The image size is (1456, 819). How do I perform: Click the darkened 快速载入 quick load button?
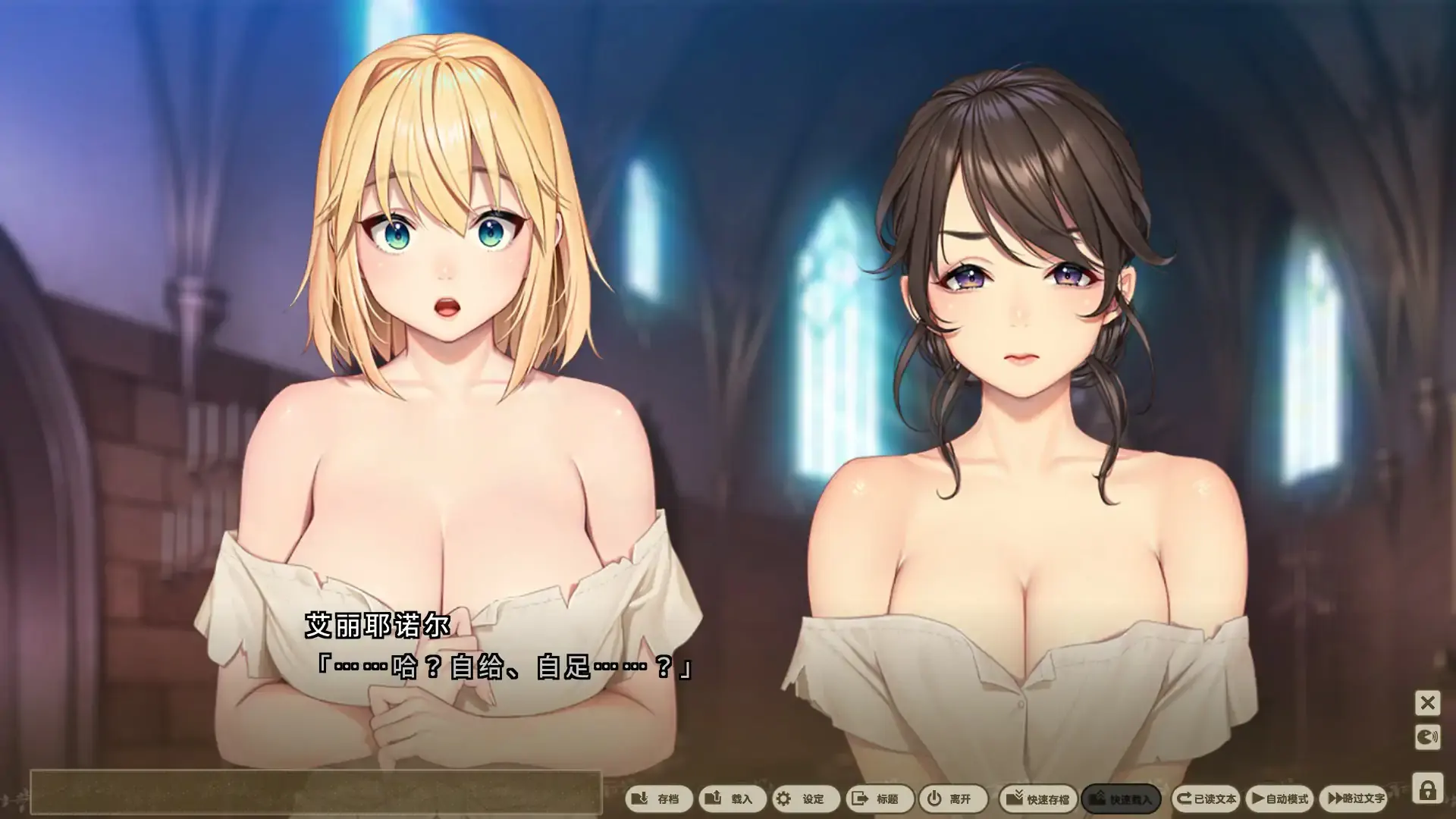pos(1121,799)
